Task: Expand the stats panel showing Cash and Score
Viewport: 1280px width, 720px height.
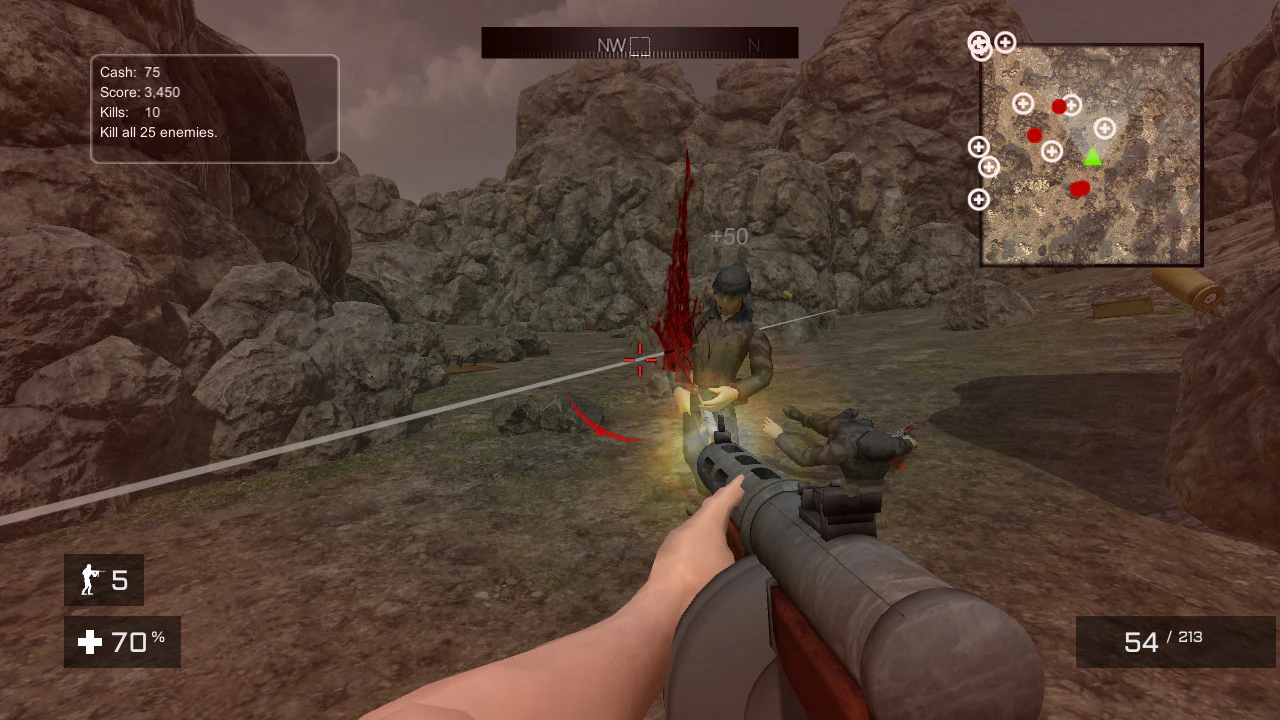Action: point(214,108)
